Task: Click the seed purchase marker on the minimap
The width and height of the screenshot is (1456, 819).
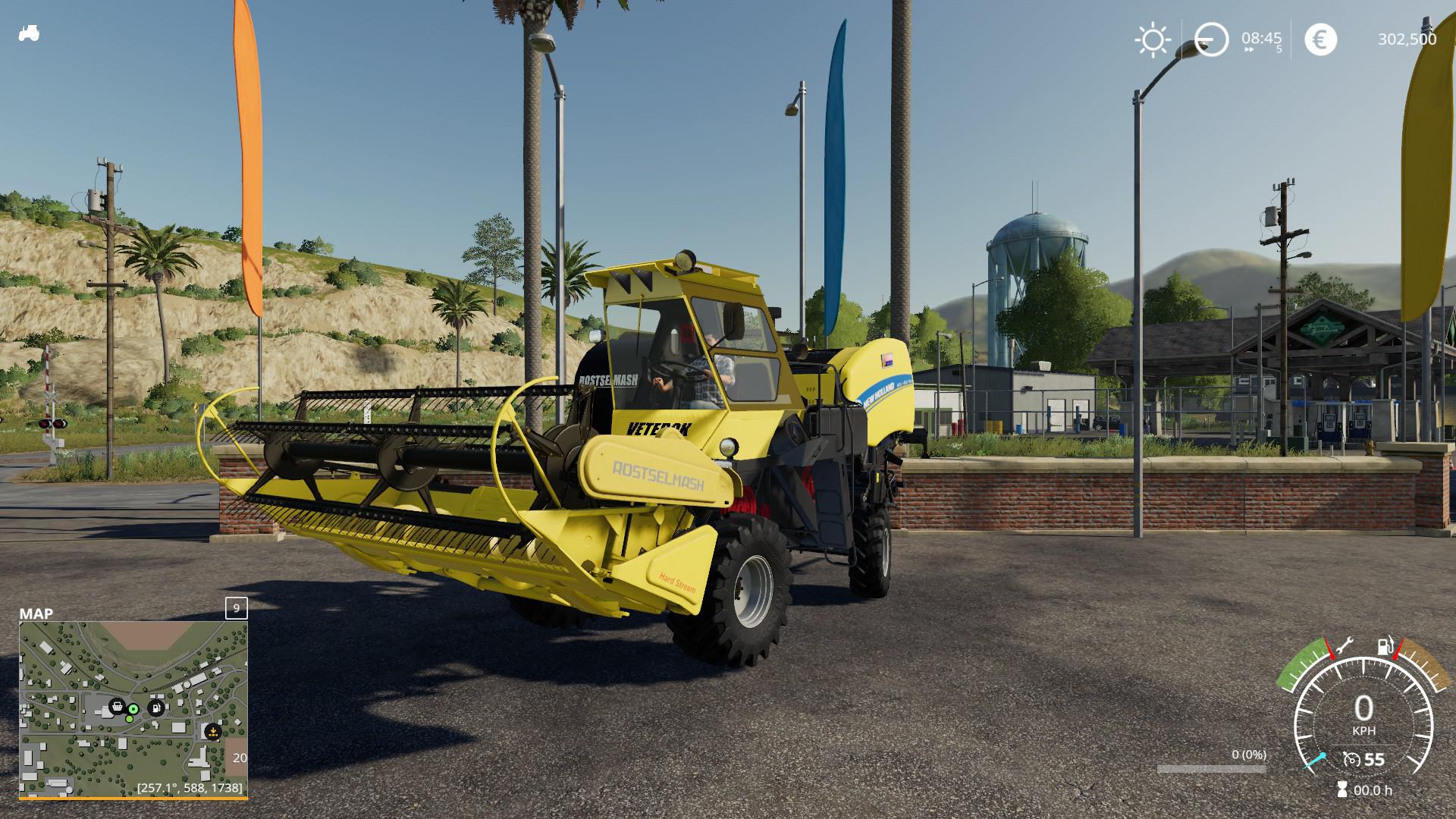Action: (212, 732)
